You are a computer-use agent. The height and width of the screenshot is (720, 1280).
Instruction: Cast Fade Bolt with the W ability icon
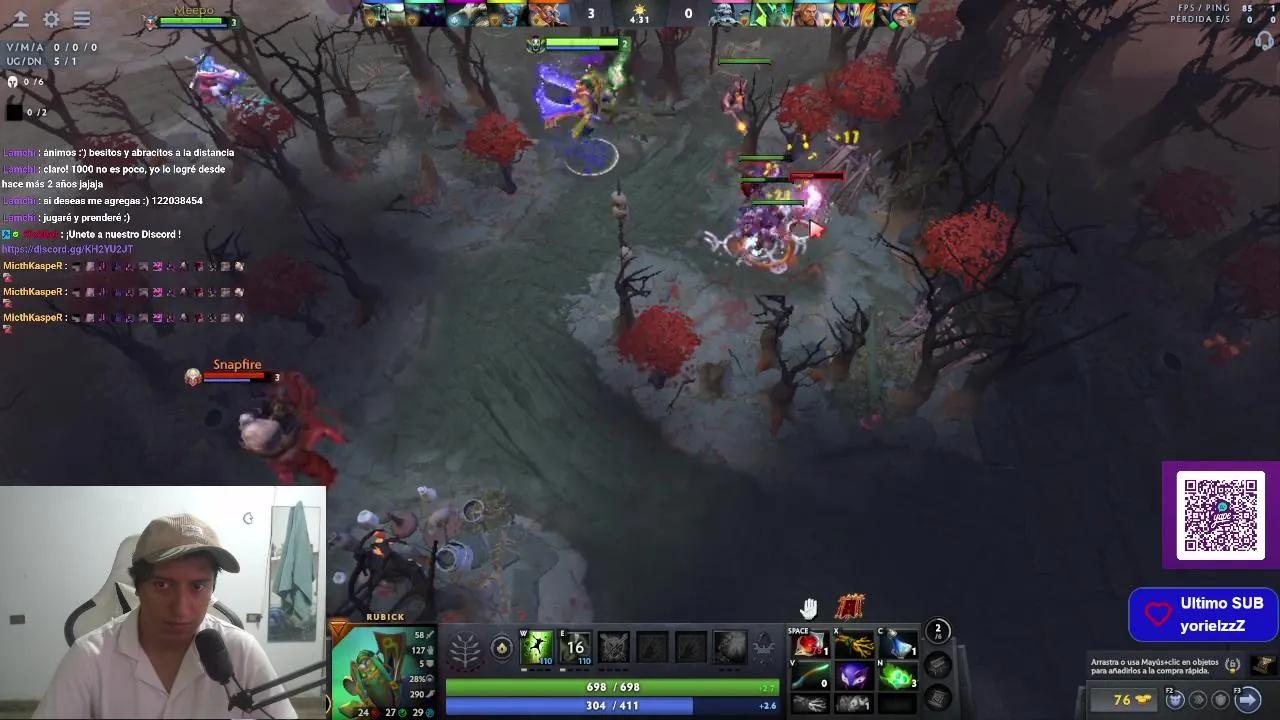[537, 647]
